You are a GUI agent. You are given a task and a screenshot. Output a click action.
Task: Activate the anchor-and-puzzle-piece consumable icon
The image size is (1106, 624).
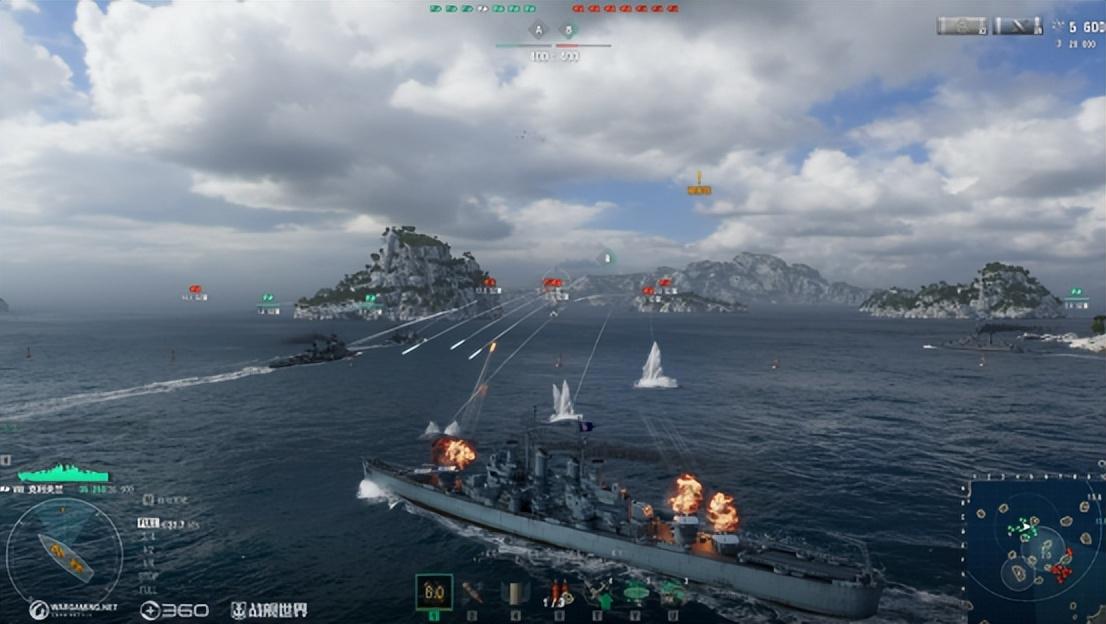(597, 592)
